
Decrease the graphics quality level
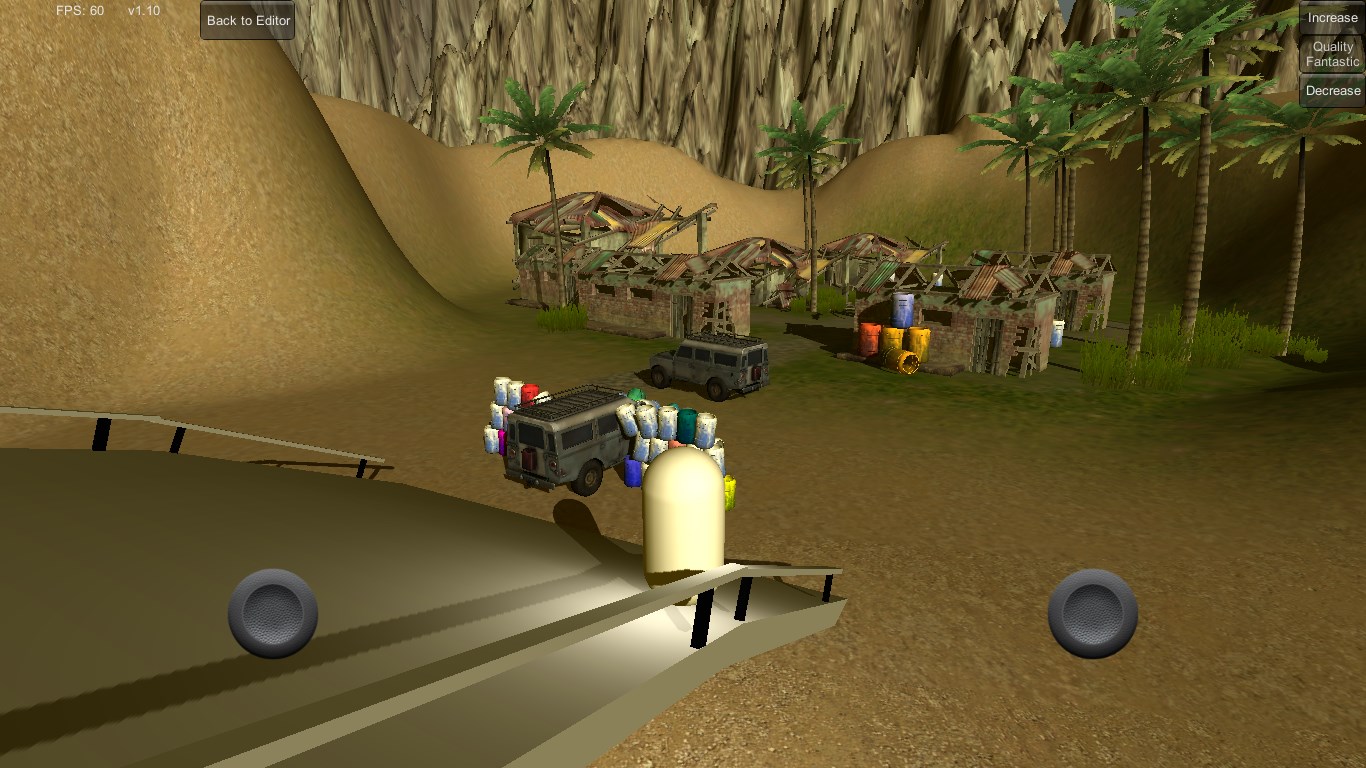[1332, 91]
